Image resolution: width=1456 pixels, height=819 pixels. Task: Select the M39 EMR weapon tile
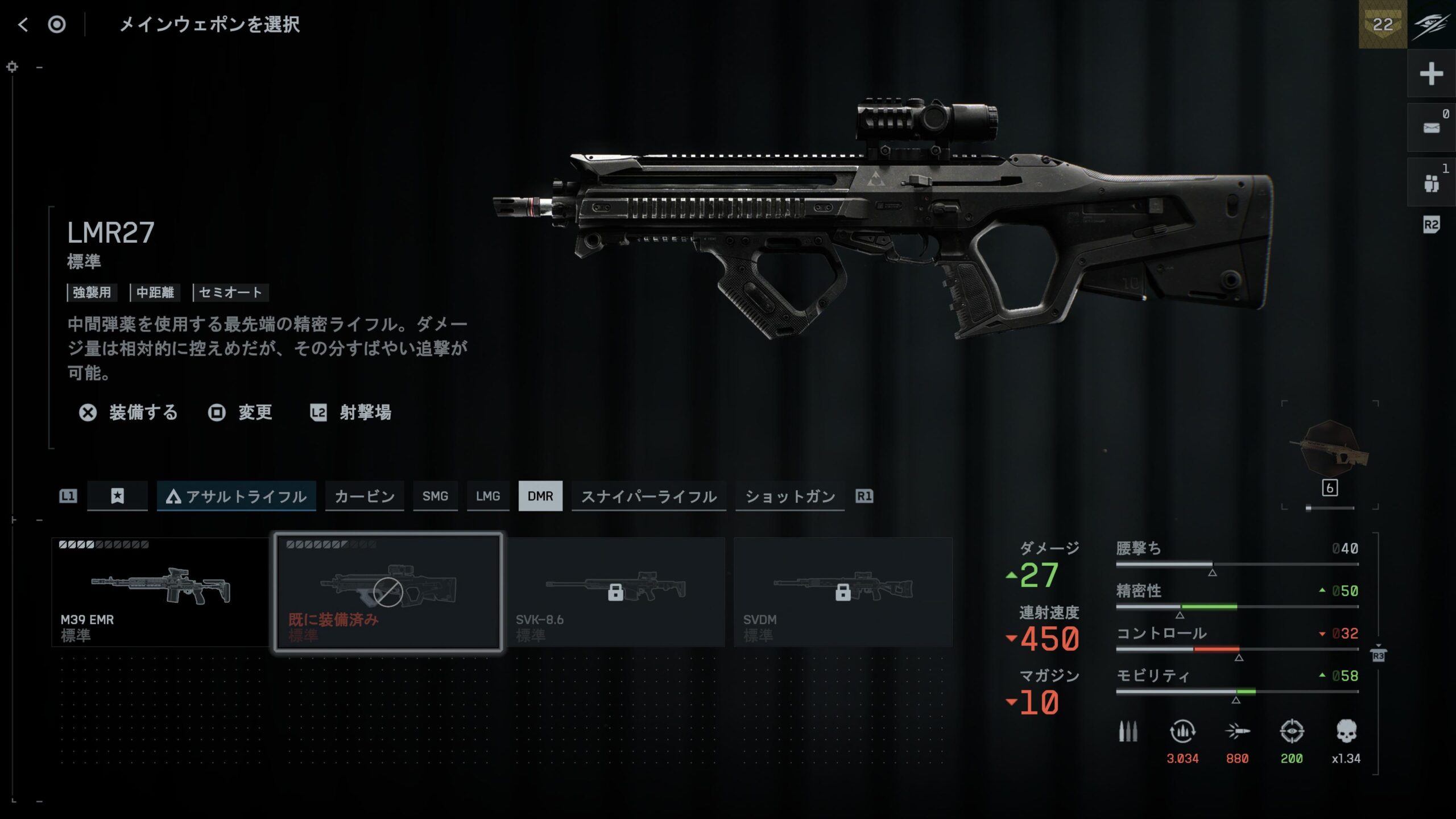(160, 592)
